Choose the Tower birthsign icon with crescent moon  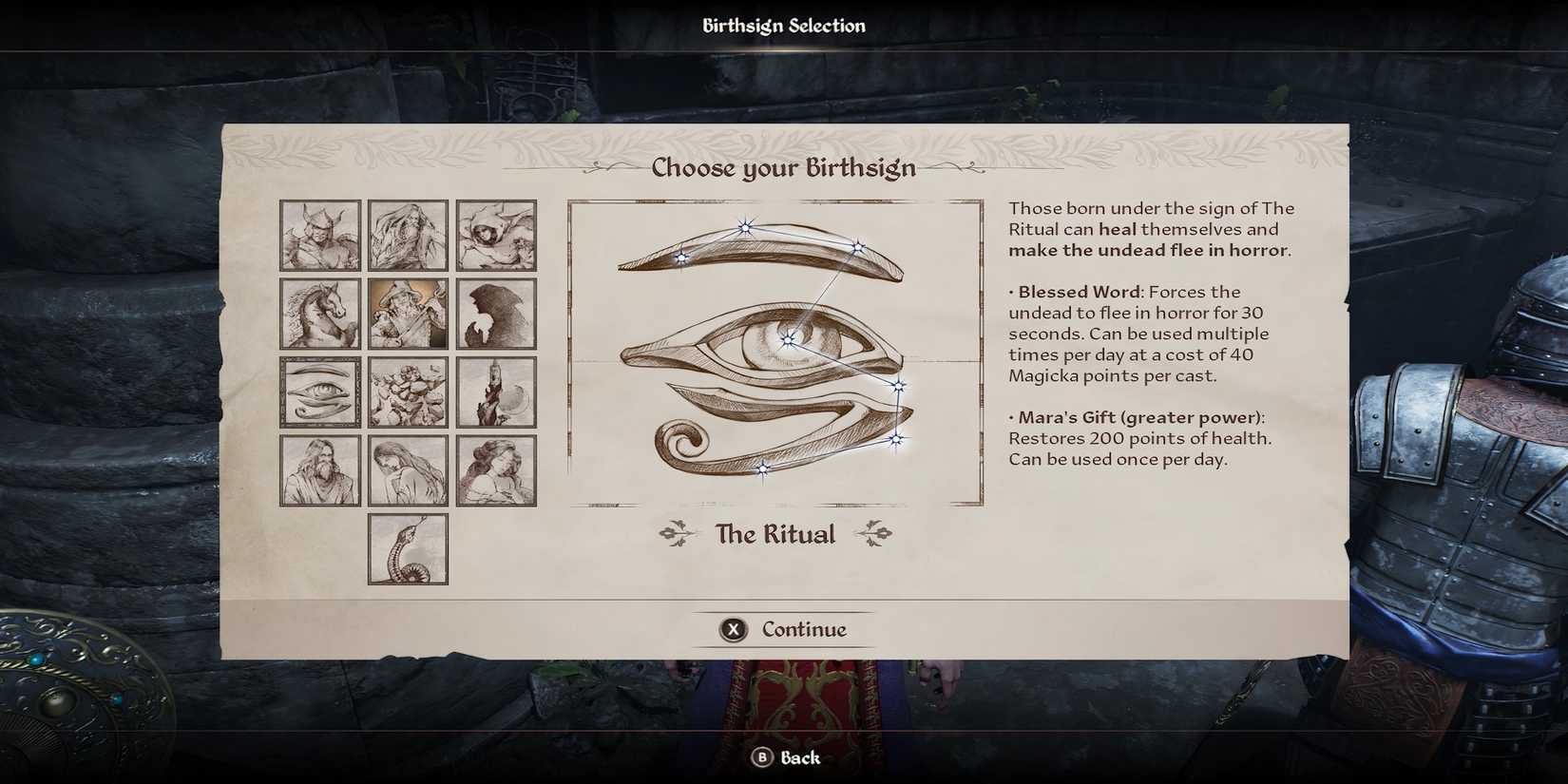tap(497, 392)
